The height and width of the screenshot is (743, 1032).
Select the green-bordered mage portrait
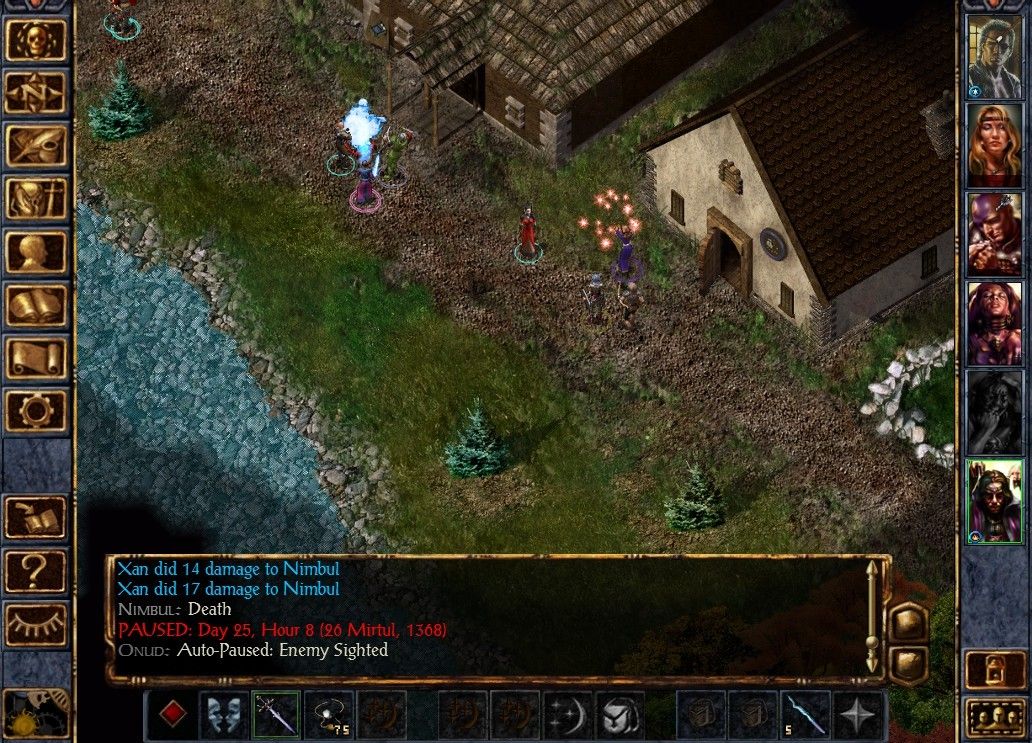(x=993, y=501)
